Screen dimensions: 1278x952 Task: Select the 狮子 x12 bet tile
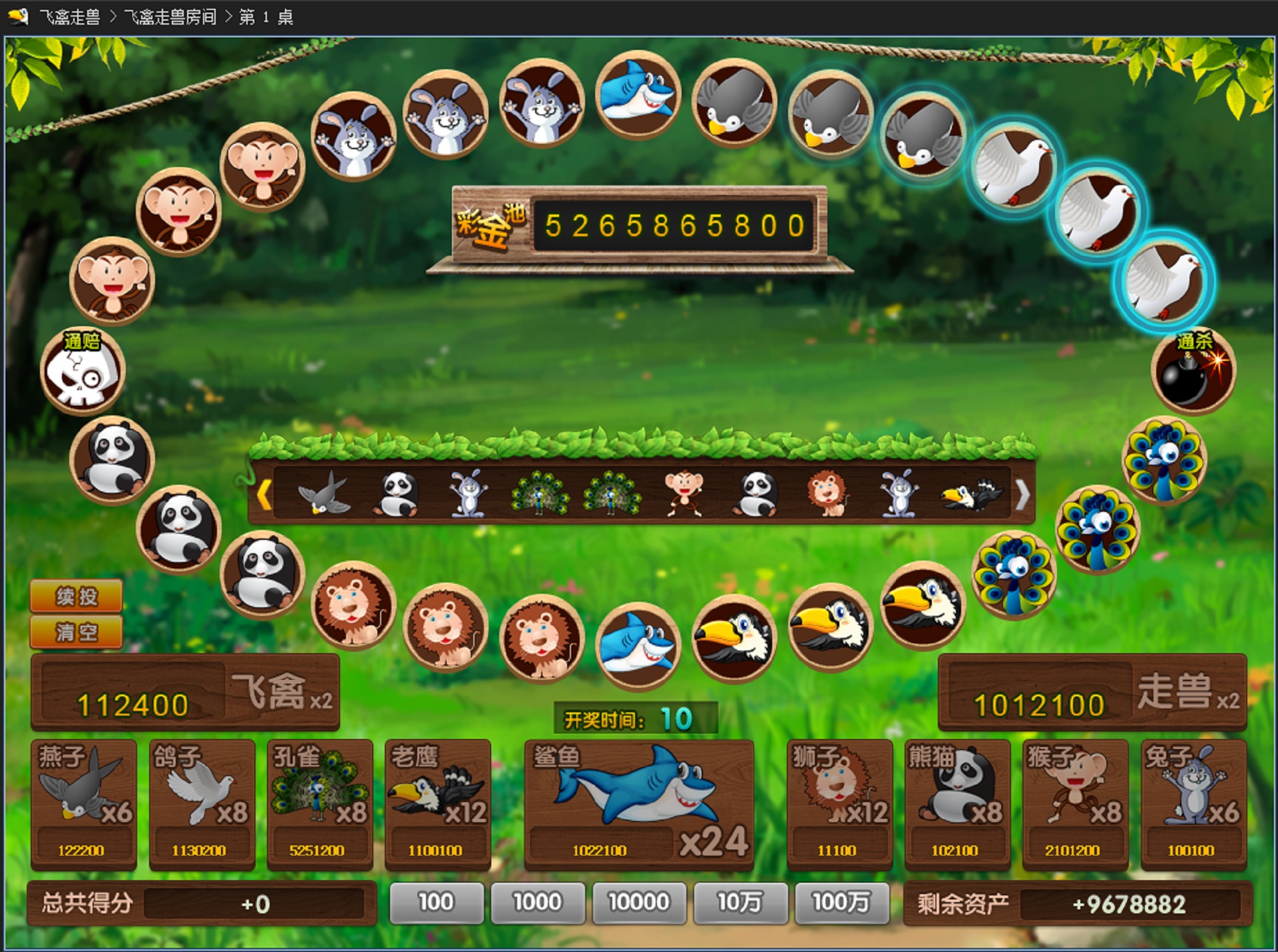[839, 804]
